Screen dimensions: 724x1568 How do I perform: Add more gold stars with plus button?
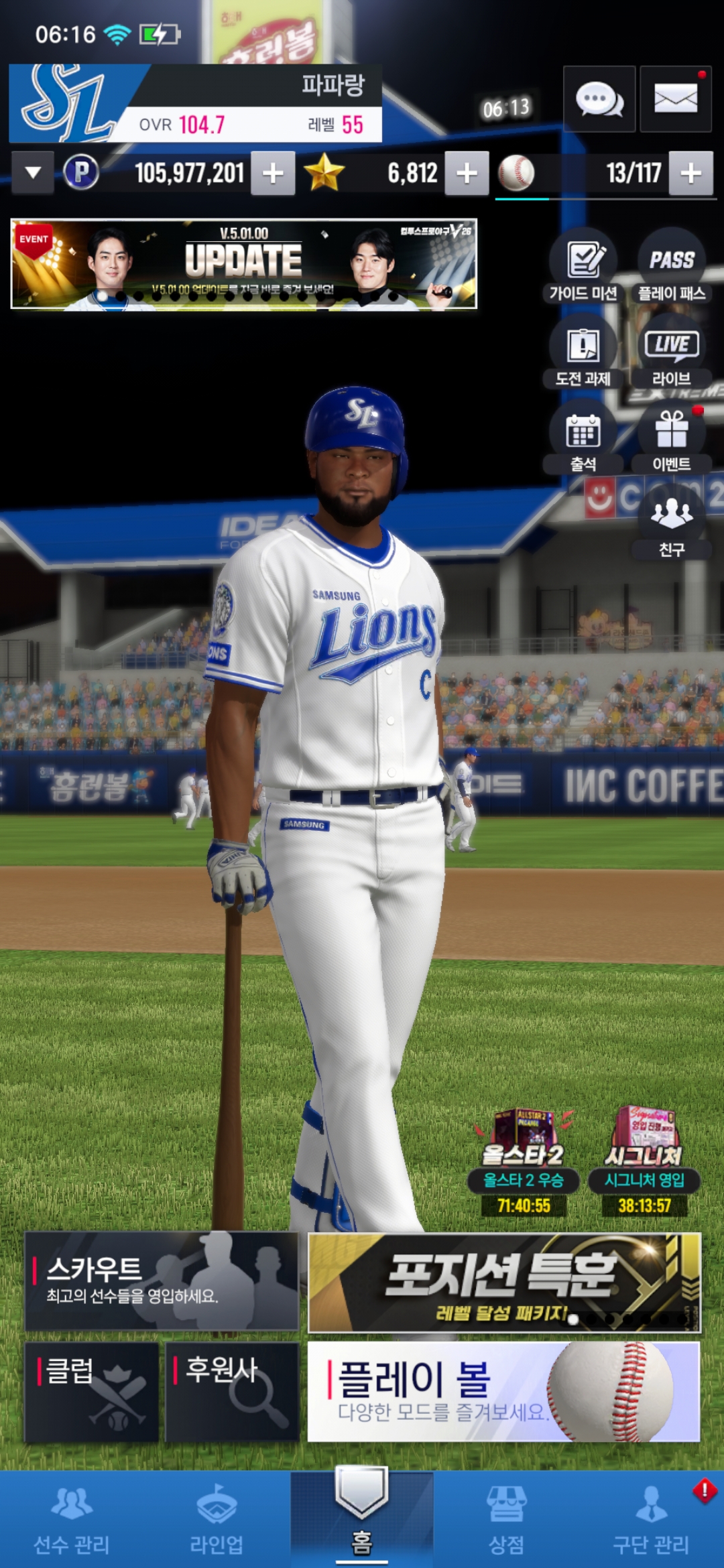click(x=467, y=174)
